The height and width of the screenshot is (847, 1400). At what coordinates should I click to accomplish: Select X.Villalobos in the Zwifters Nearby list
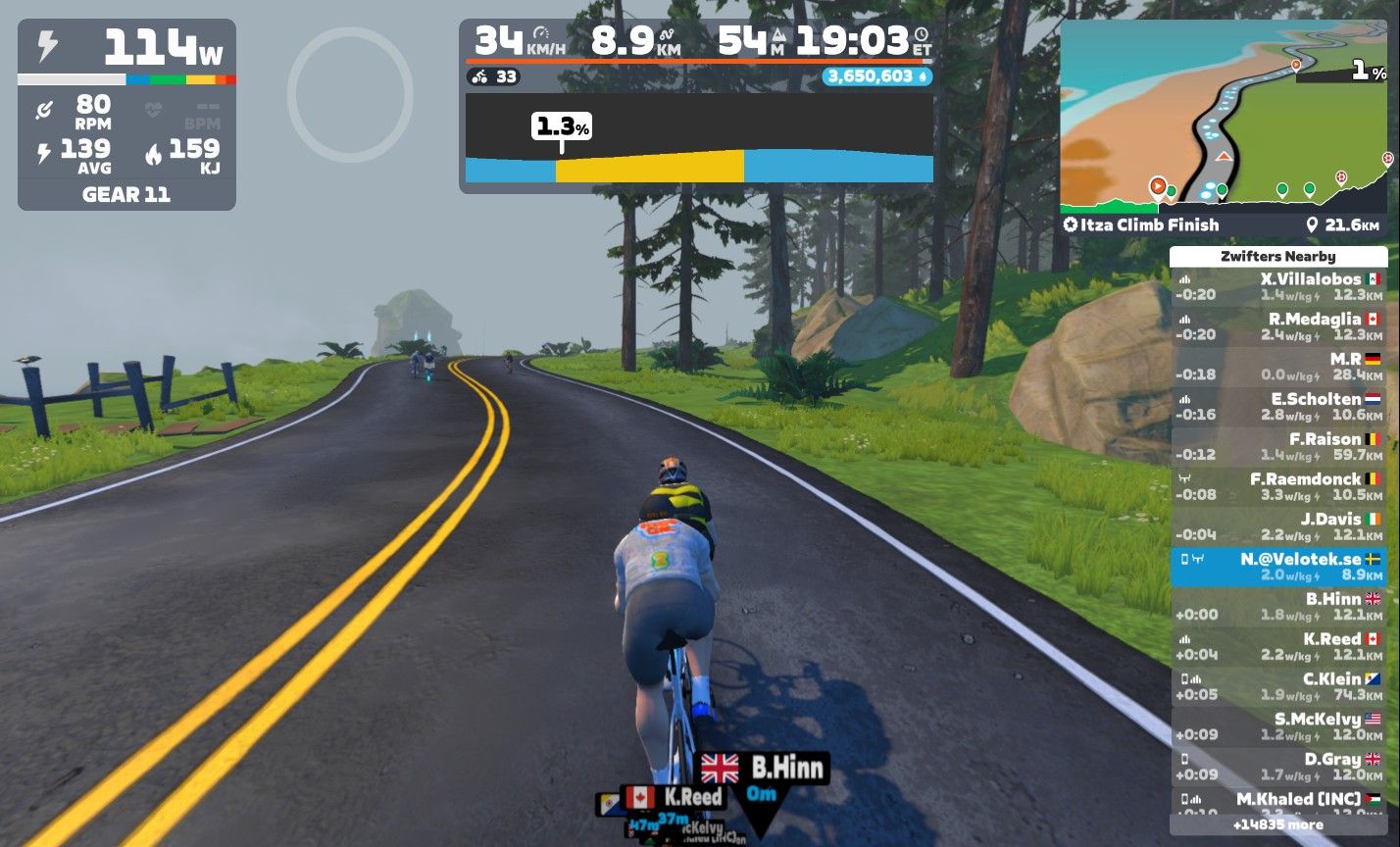click(x=1278, y=286)
